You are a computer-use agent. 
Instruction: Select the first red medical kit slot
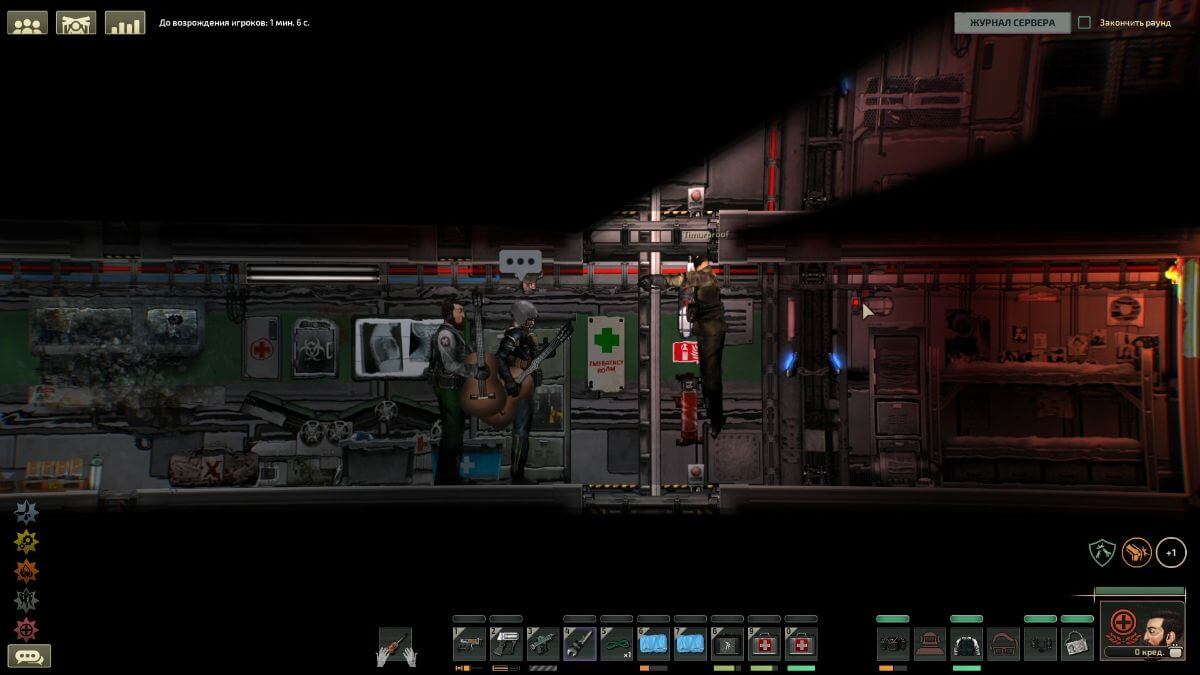point(765,643)
